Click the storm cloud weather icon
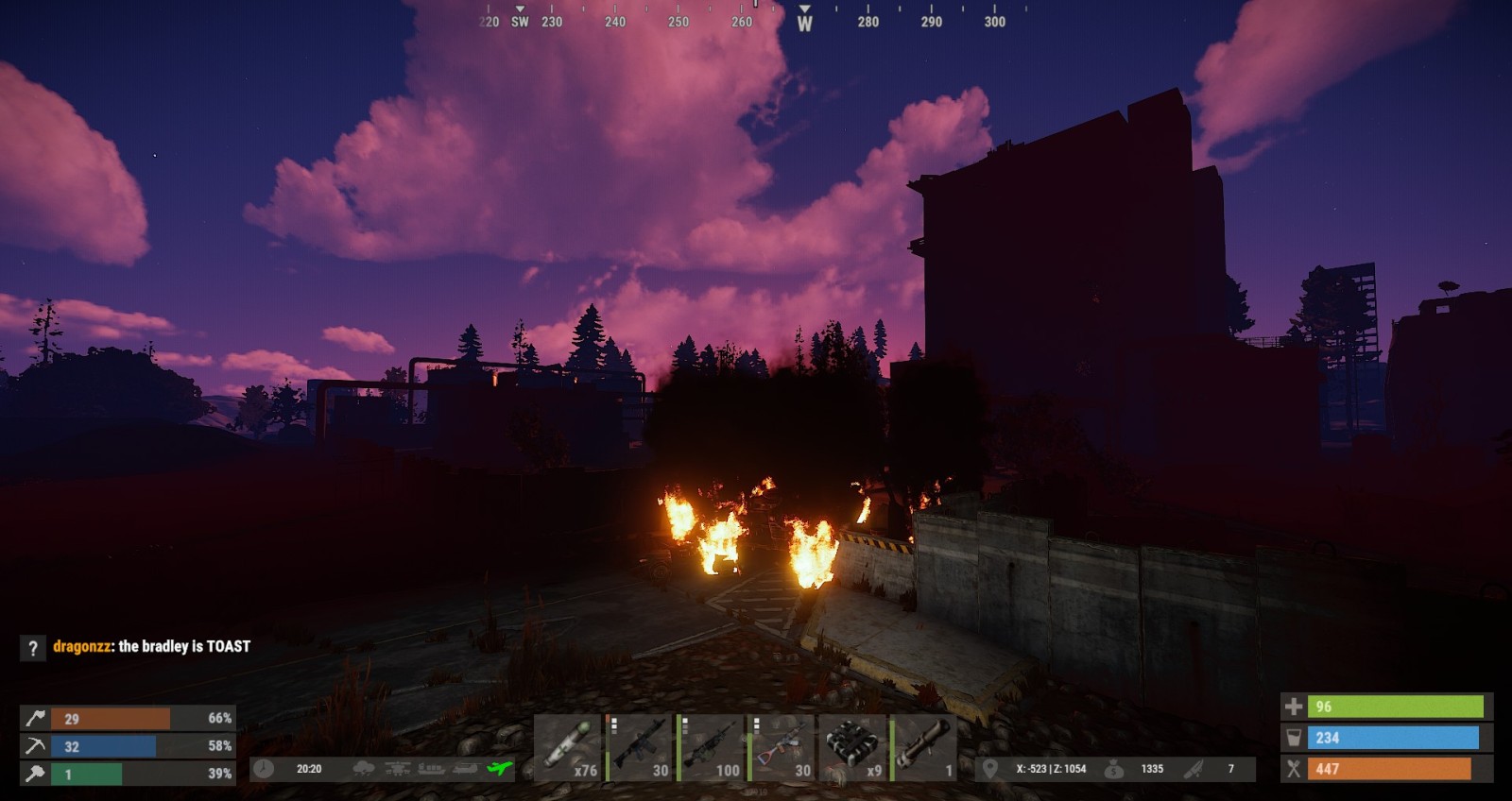The image size is (1512, 801). tap(364, 769)
